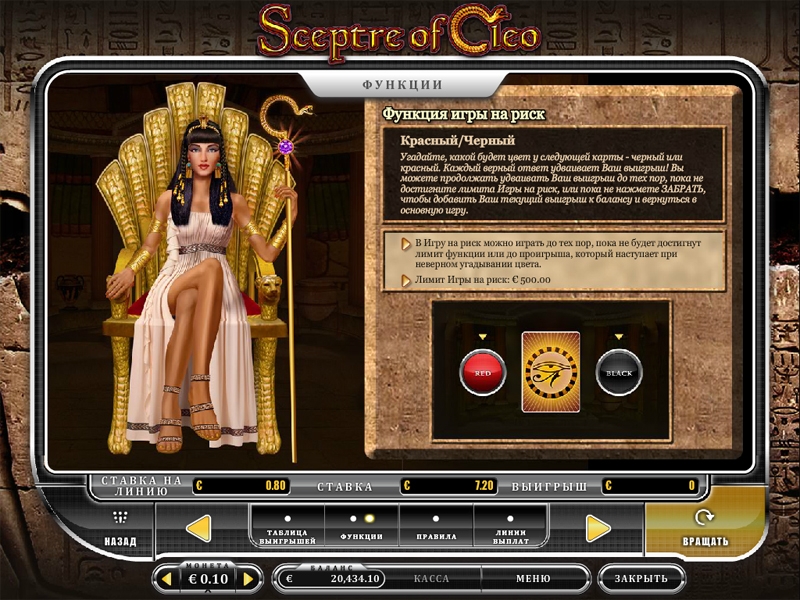View the ЛИНИИ ВЫПЛАТ paylines tab
The image size is (800, 600).
[x=511, y=528]
